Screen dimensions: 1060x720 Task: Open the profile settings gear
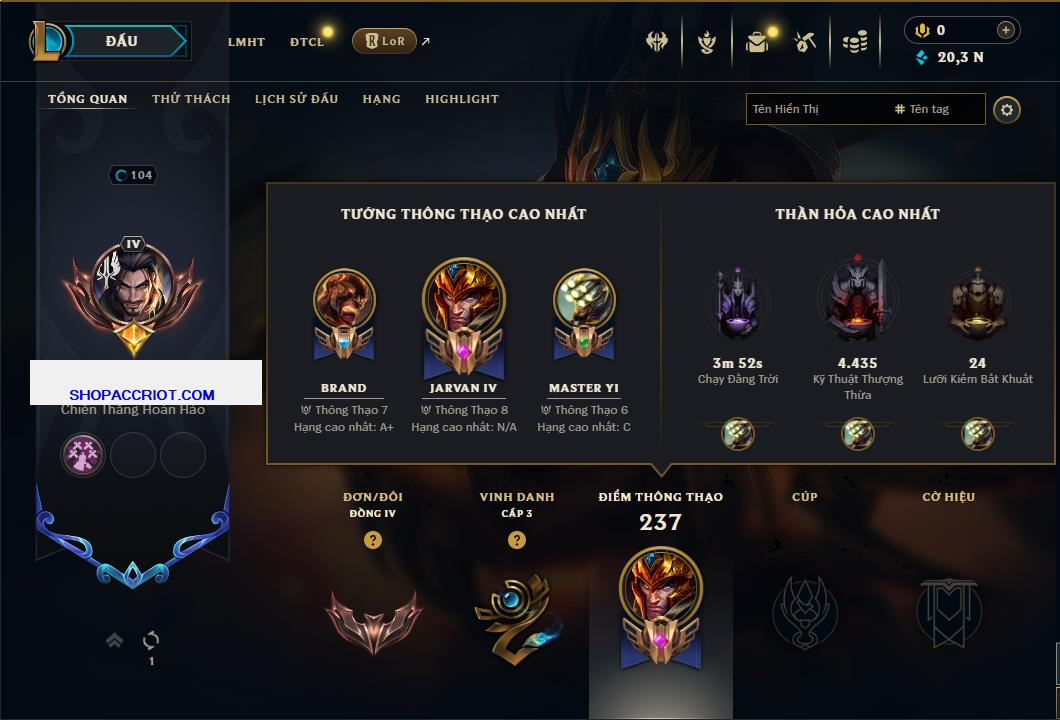click(x=1007, y=109)
